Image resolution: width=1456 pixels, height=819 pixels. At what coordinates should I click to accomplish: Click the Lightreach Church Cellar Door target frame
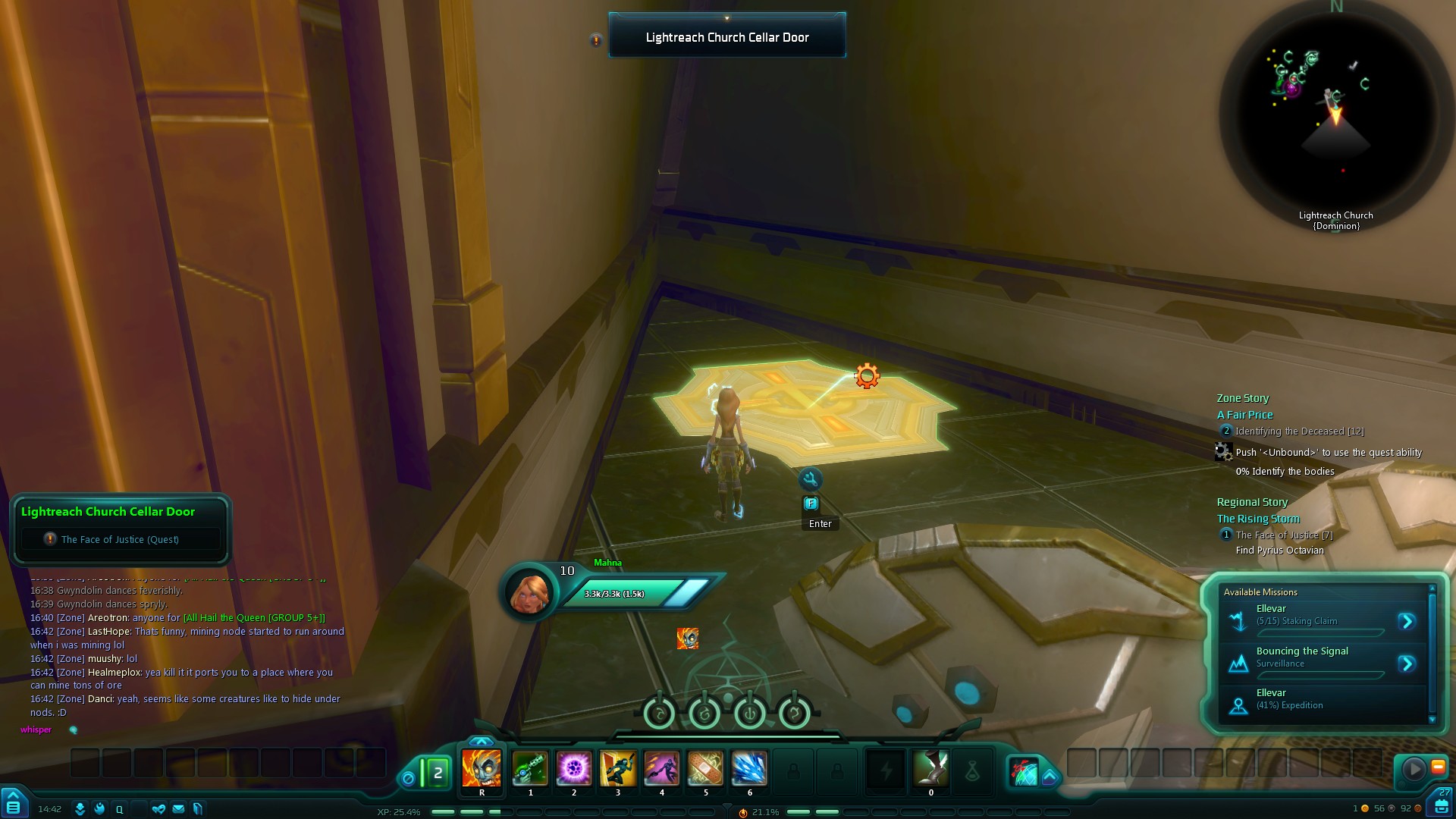tap(726, 36)
